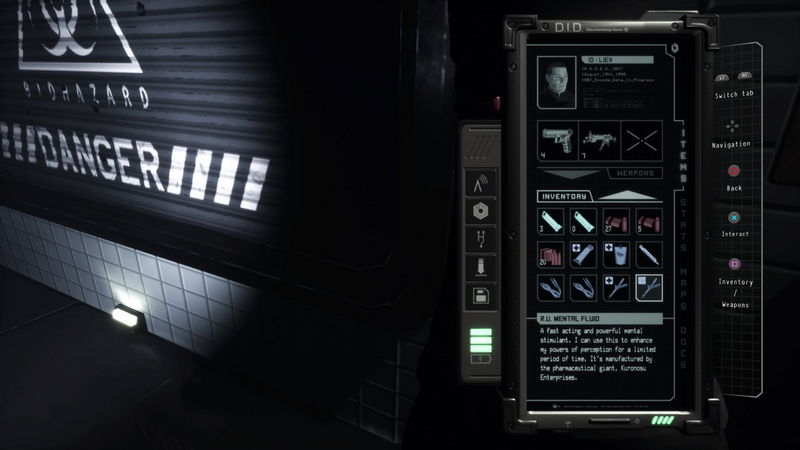Select the empty crossed-out weapon slot

tap(644, 139)
